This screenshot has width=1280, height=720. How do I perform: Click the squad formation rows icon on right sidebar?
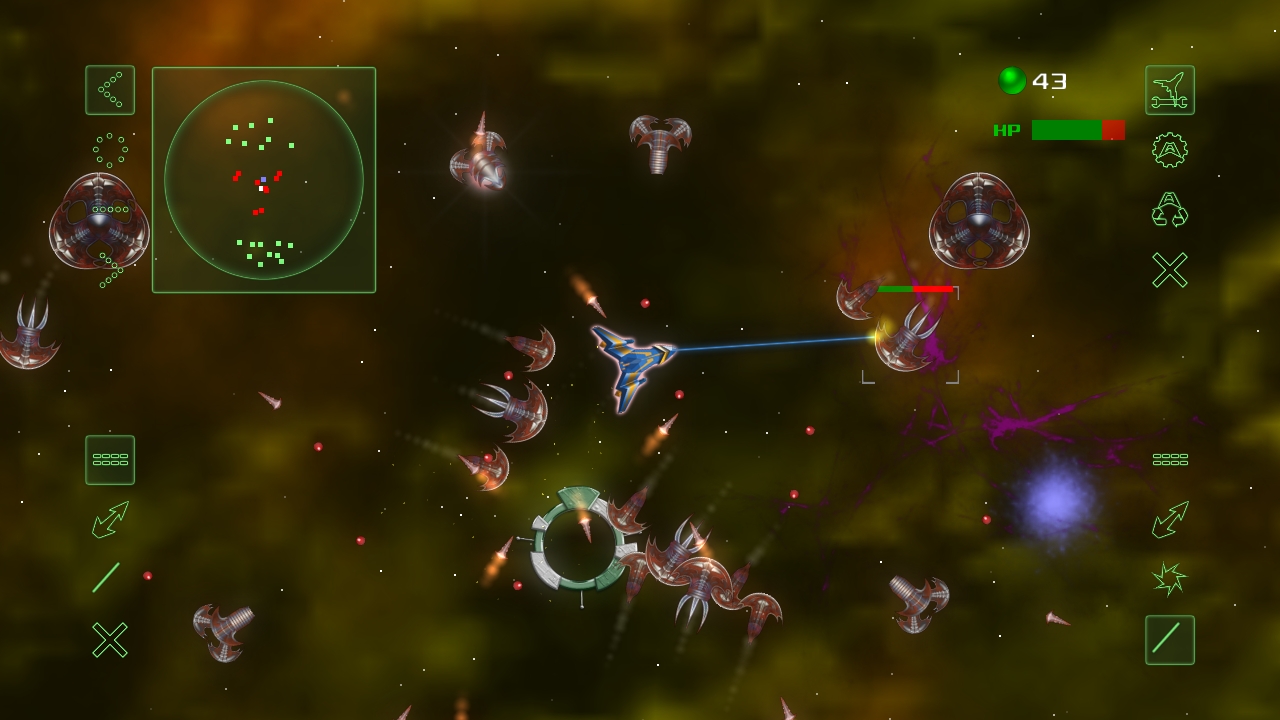click(x=1169, y=458)
